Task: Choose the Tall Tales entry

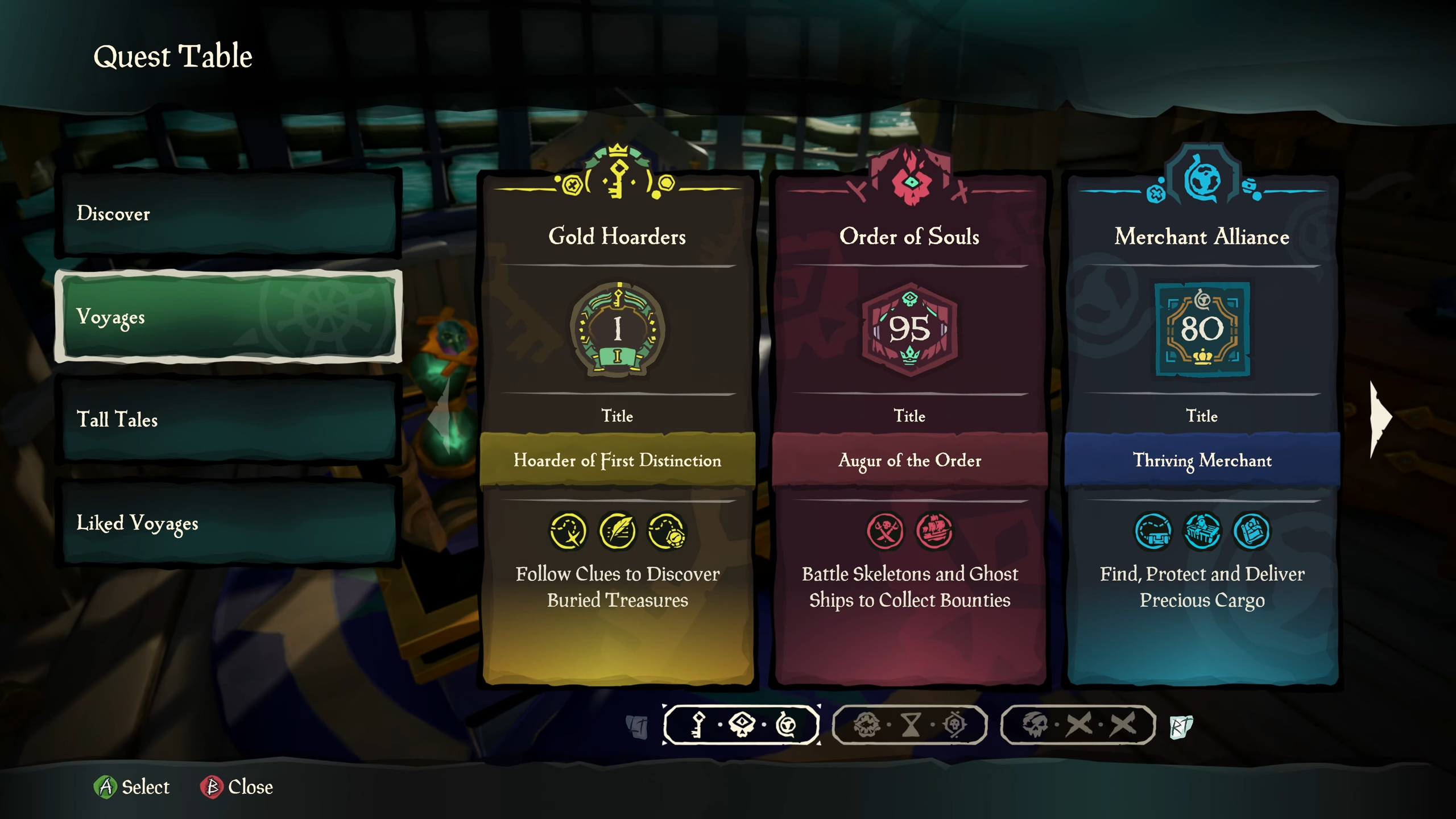Action: pos(227,419)
